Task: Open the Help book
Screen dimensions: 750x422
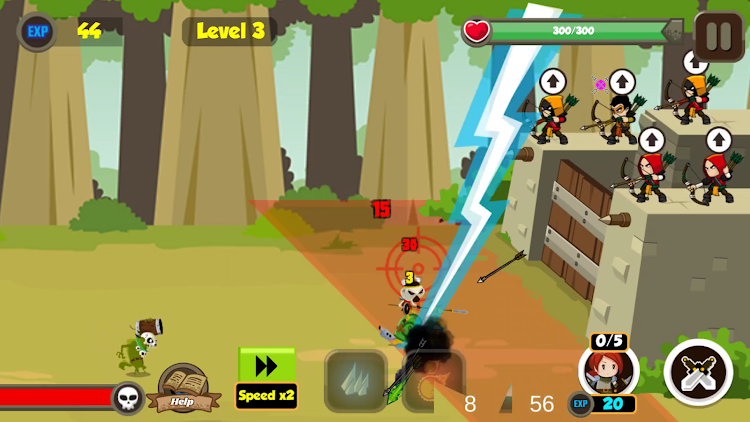Action: click(183, 388)
